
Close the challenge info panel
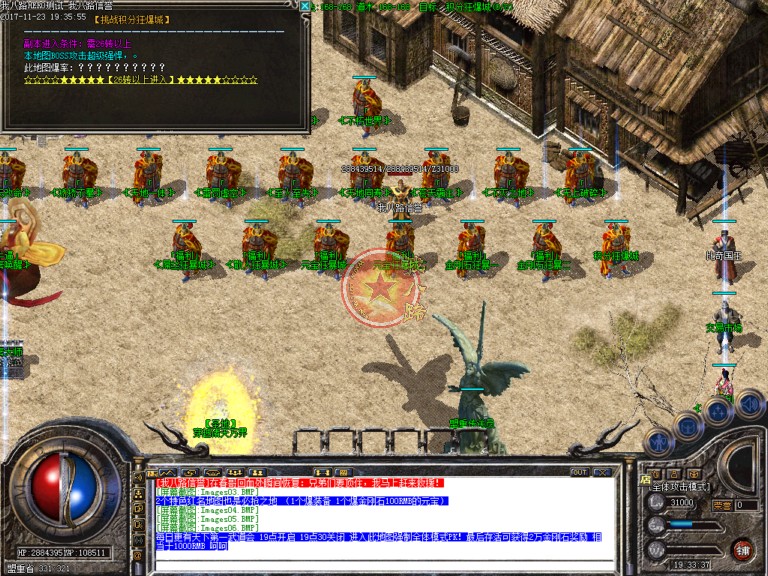click(305, 7)
